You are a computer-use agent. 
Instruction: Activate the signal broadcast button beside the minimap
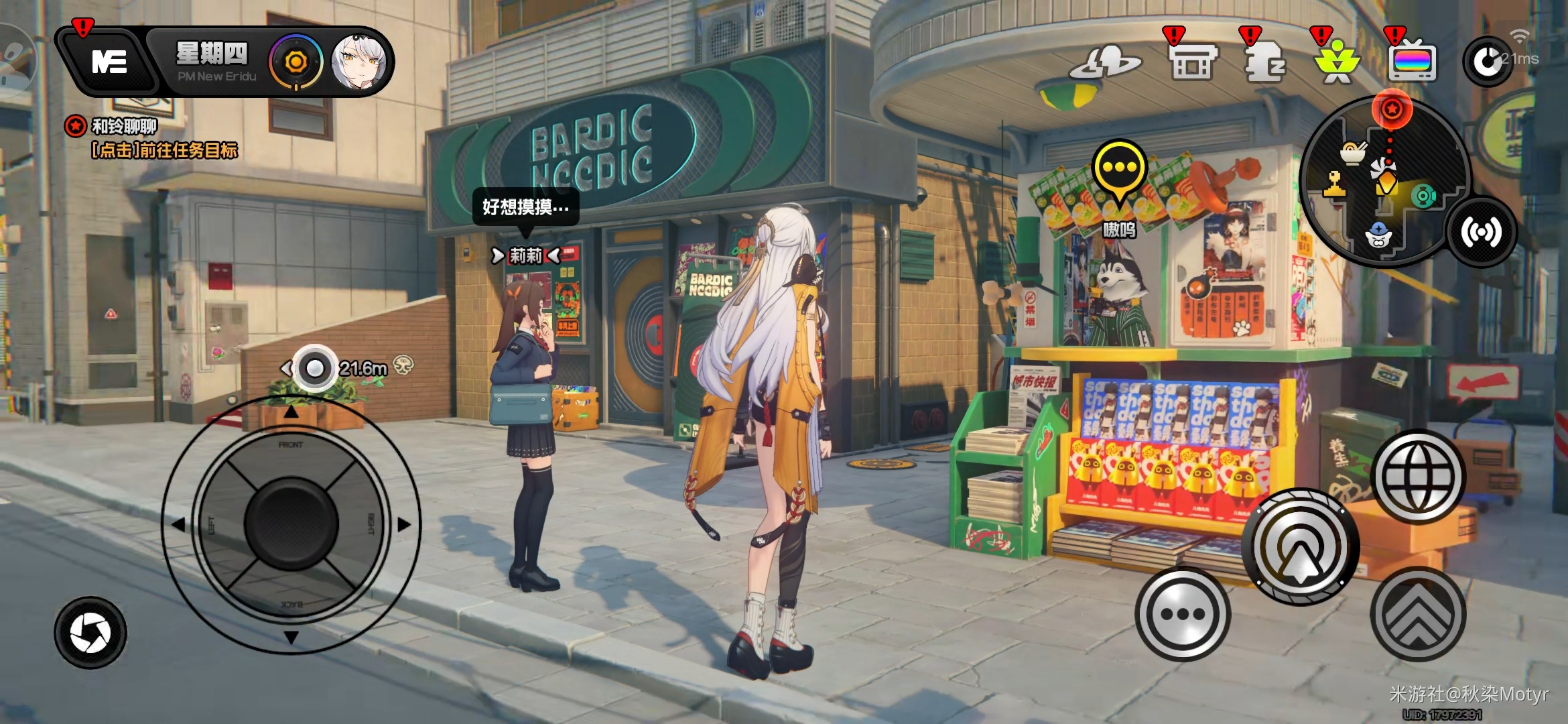tap(1481, 233)
